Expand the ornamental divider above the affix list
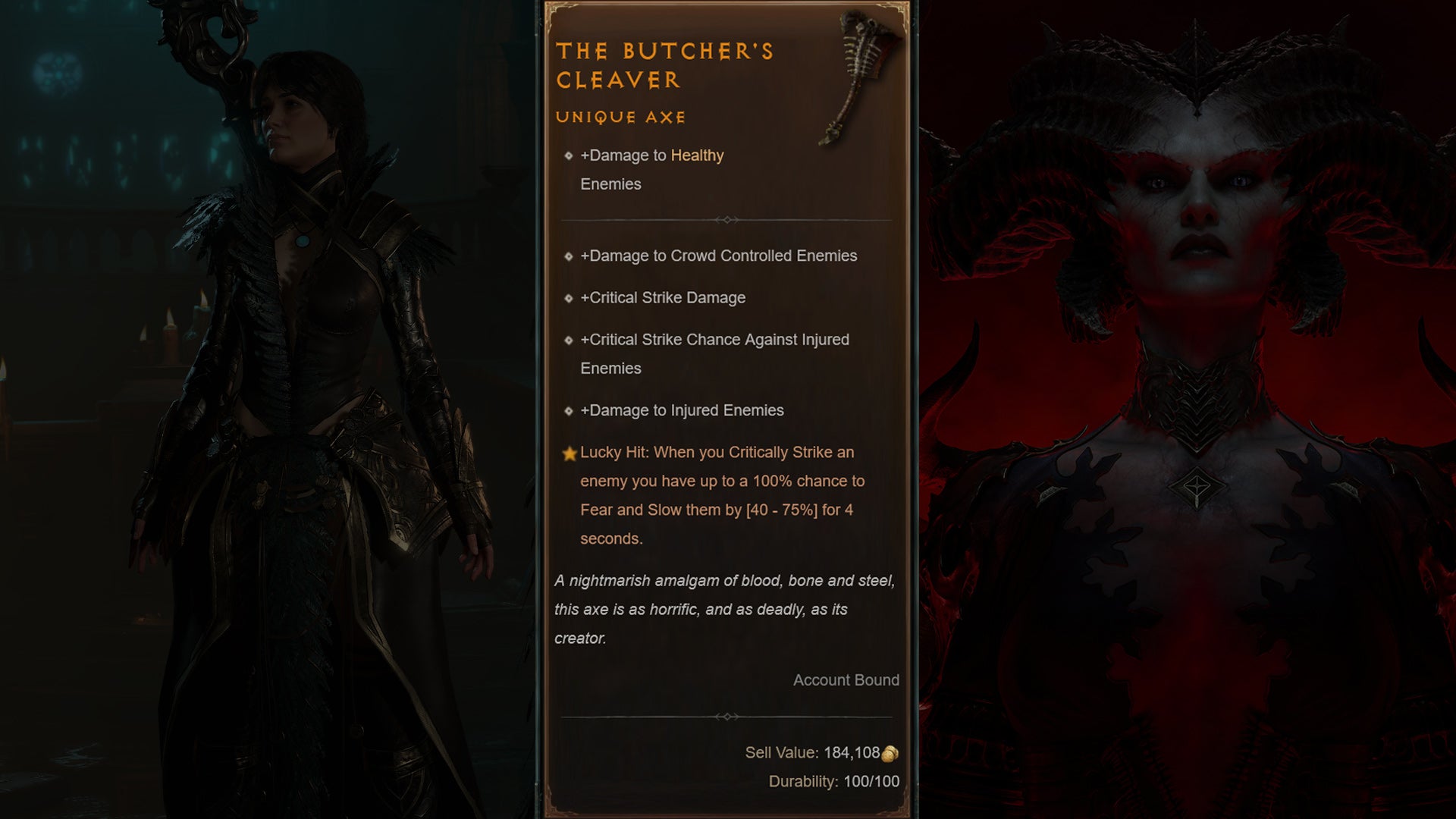 point(729,219)
